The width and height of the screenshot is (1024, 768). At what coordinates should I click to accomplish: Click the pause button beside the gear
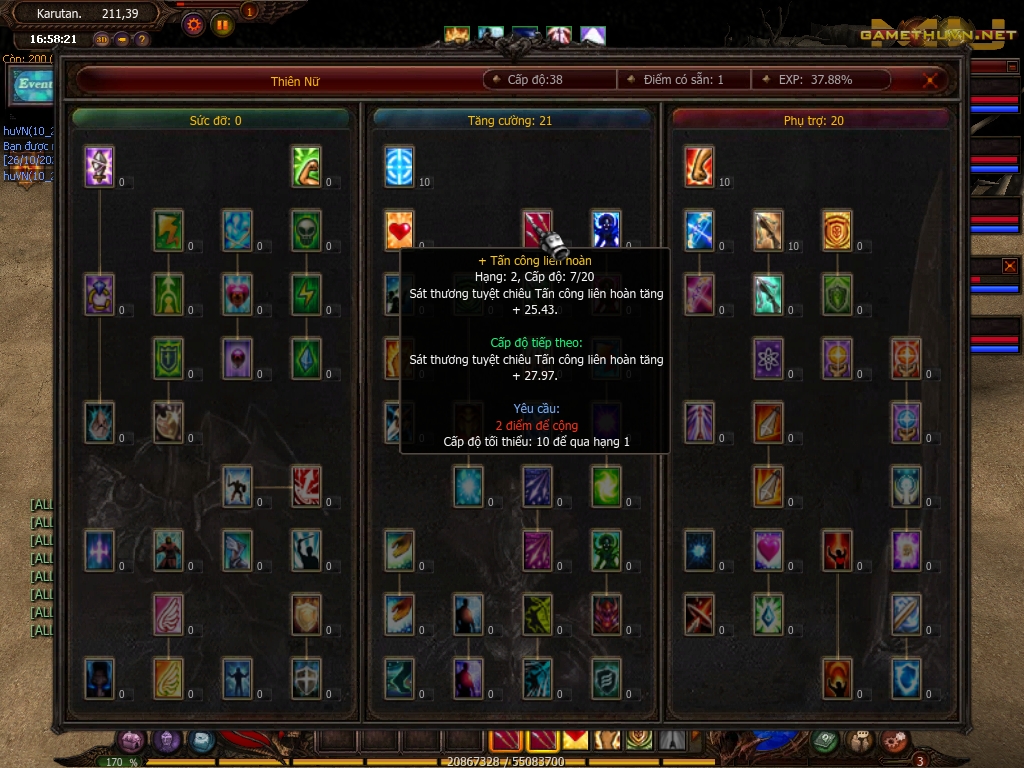click(222, 23)
